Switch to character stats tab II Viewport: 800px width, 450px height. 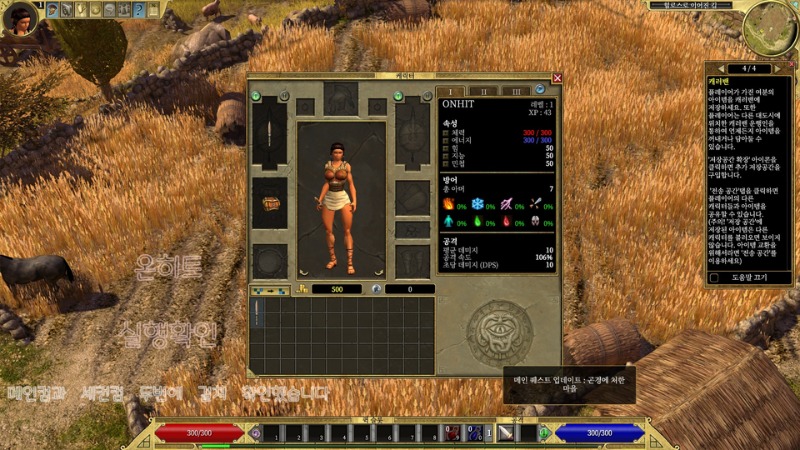click(484, 91)
